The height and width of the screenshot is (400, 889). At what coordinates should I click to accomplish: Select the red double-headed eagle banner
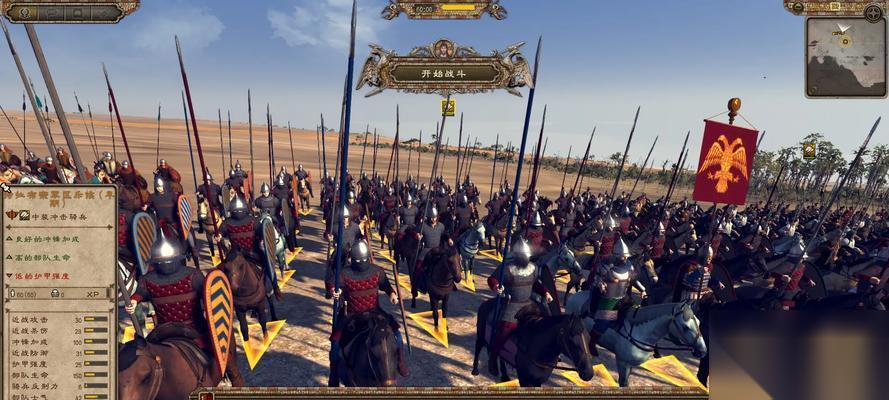[x=726, y=161]
